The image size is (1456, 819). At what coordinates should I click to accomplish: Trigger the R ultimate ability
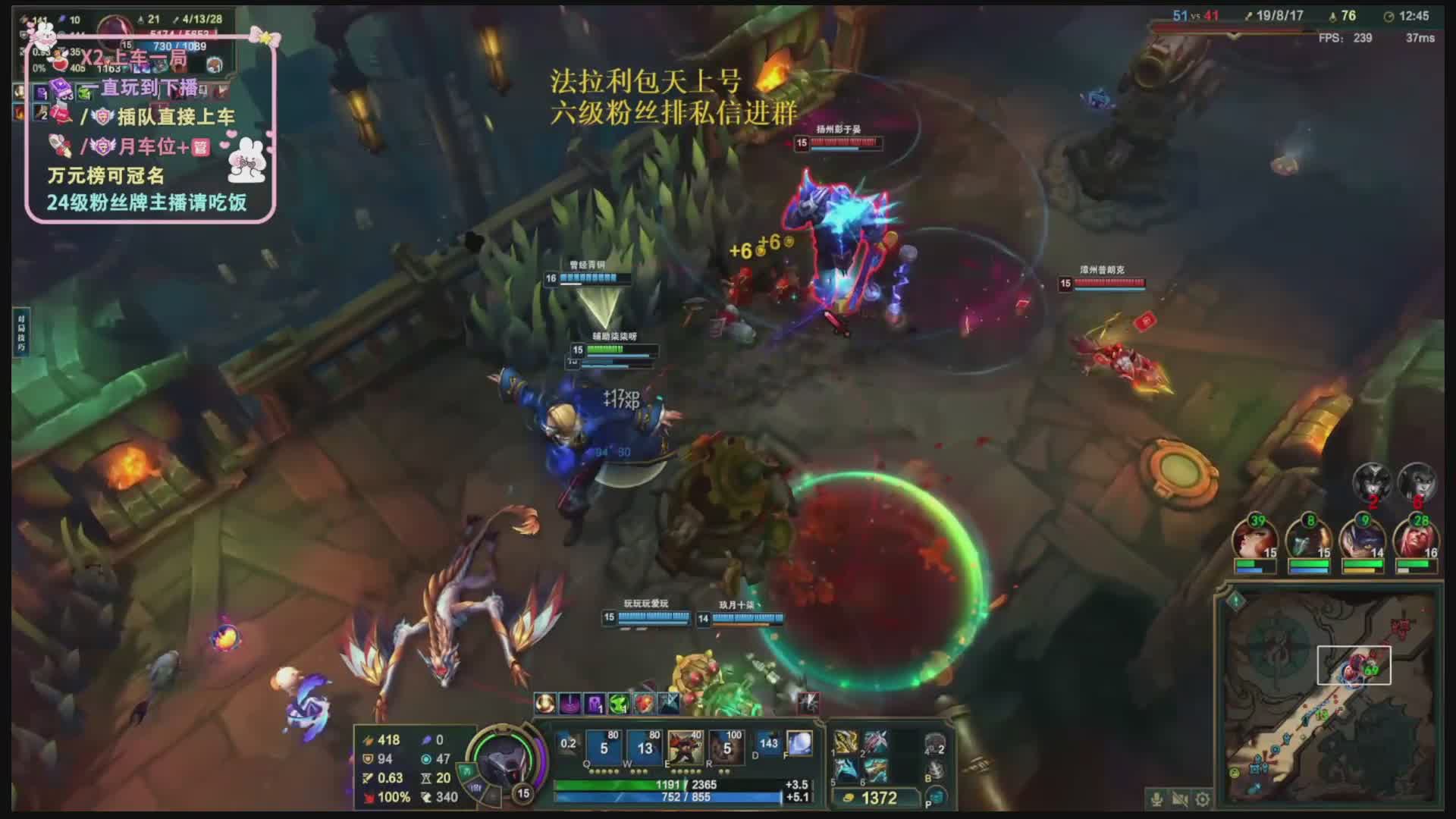point(726,747)
